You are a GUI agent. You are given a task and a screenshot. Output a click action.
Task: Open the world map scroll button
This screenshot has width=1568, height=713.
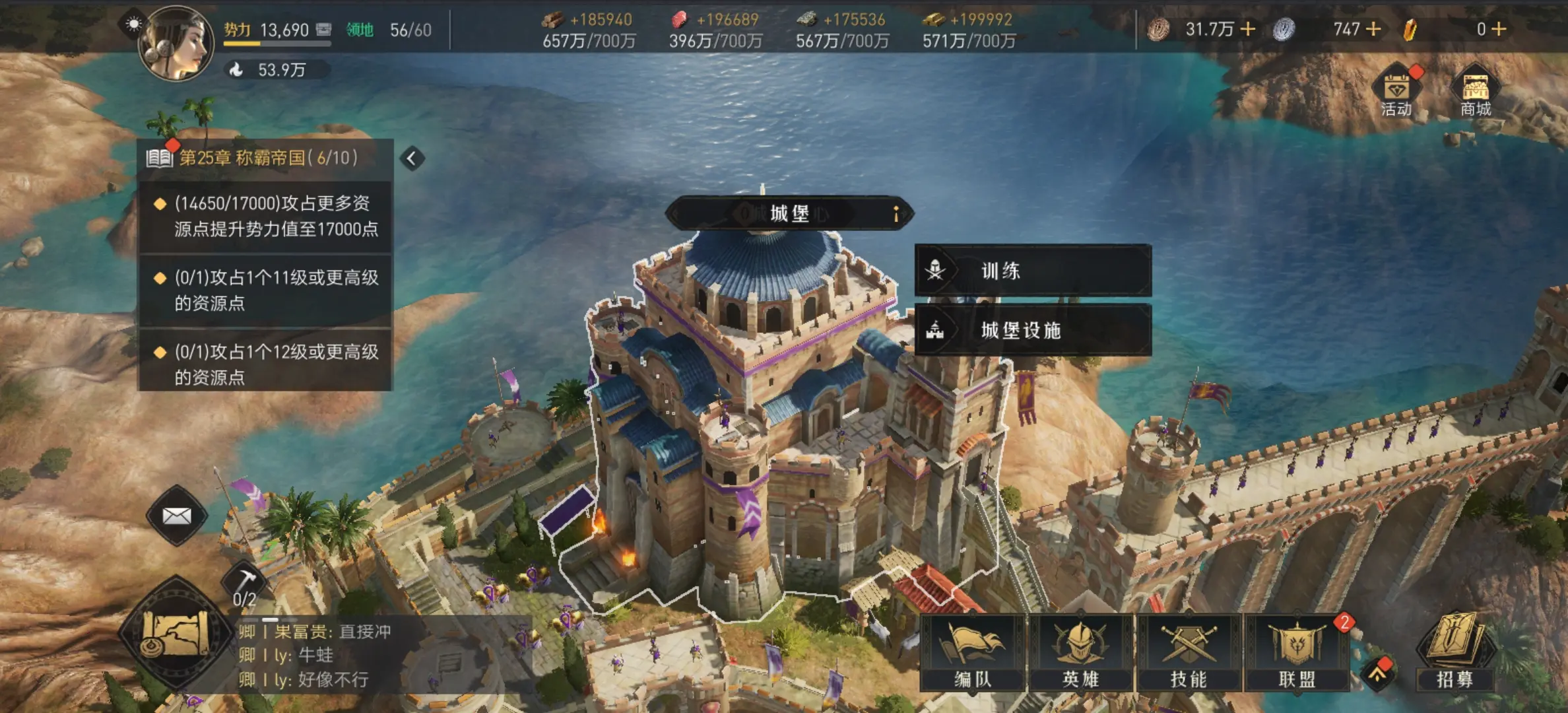[x=176, y=632]
